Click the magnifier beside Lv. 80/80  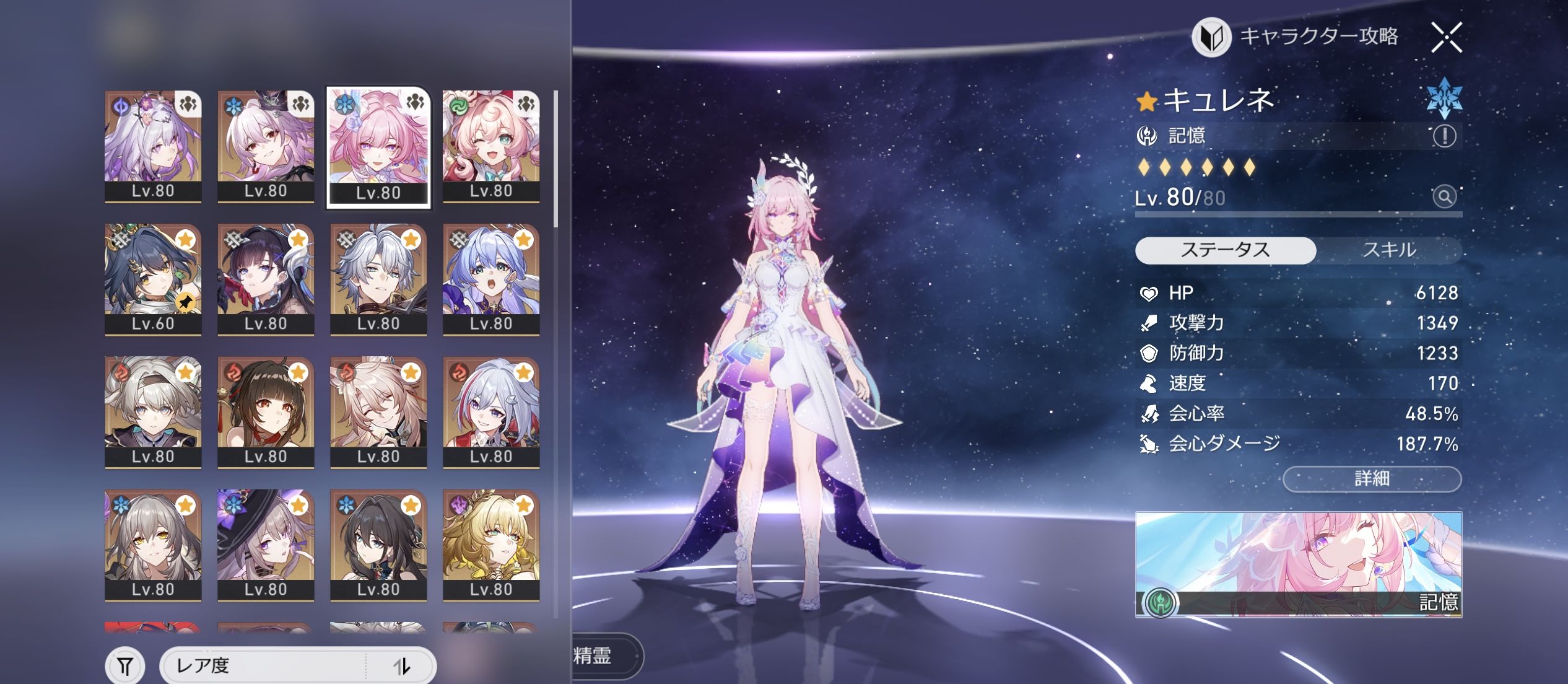click(x=1444, y=197)
